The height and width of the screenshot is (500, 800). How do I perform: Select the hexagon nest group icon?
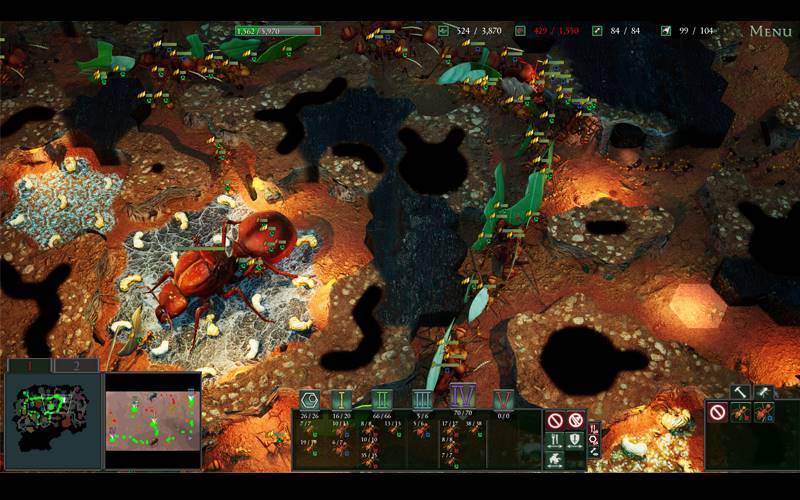[310, 399]
